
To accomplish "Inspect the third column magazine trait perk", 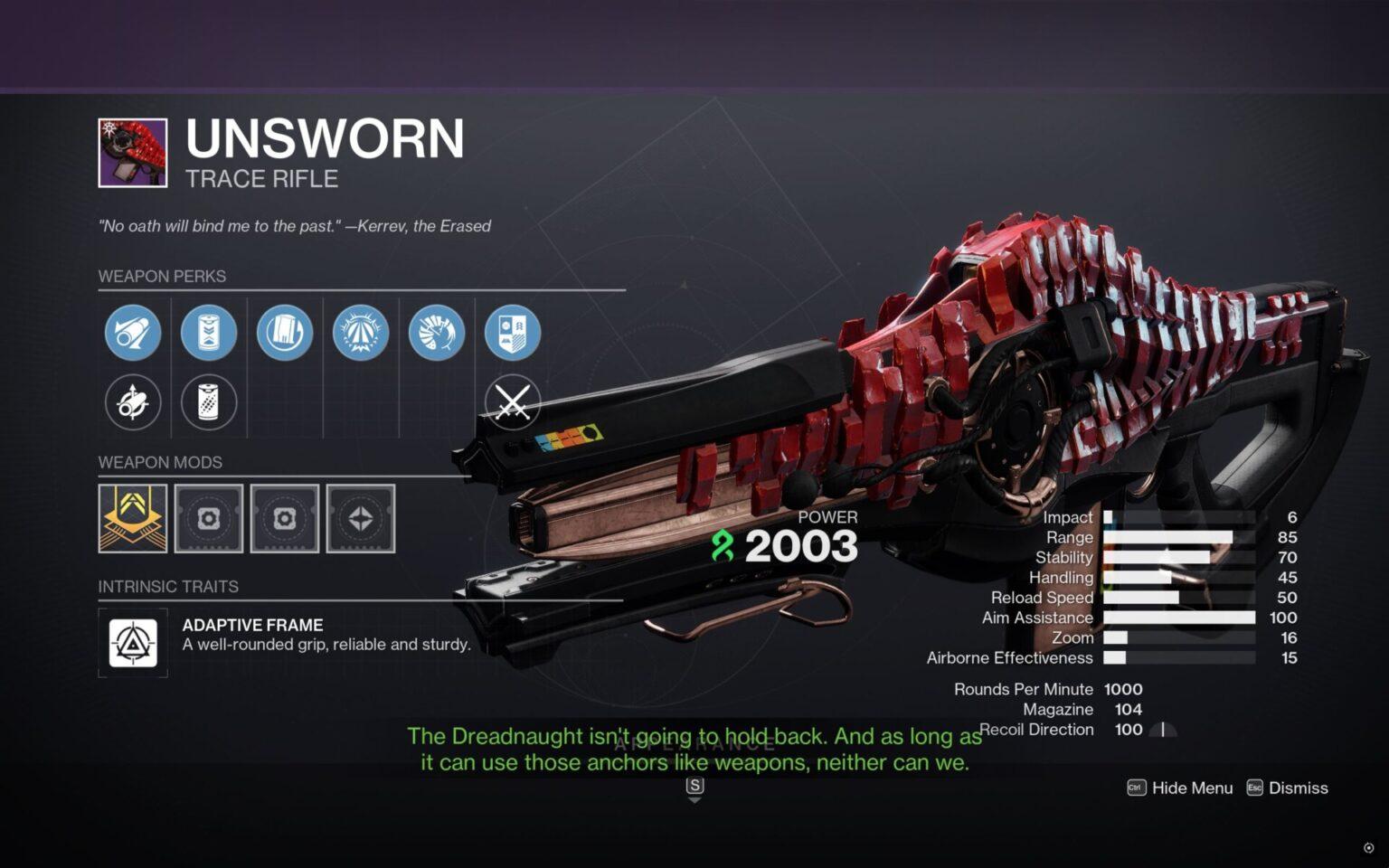I will coord(285,333).
